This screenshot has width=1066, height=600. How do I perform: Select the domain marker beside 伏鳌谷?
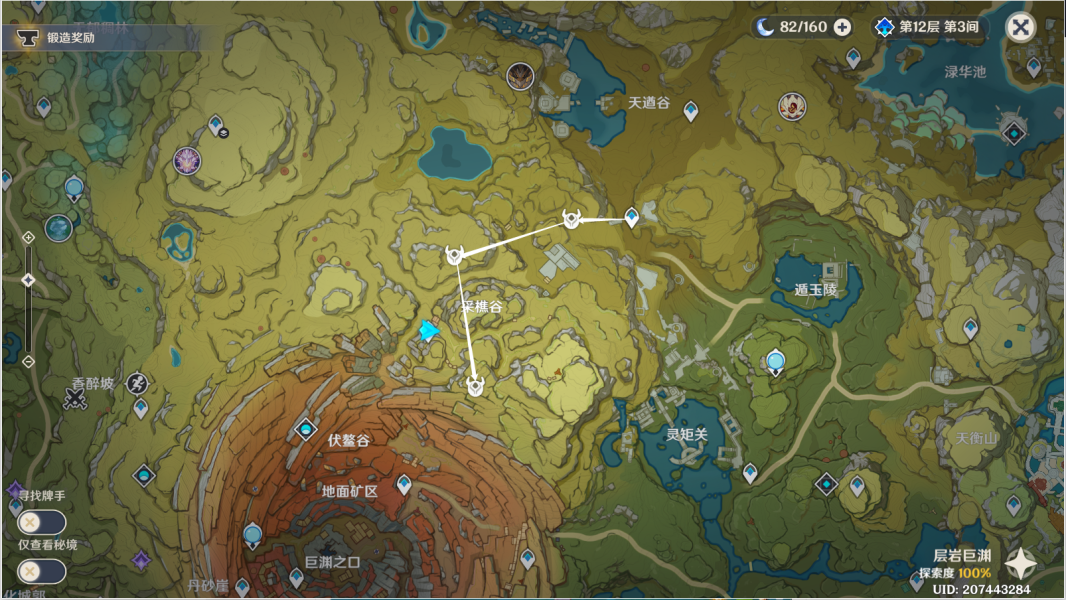305,430
